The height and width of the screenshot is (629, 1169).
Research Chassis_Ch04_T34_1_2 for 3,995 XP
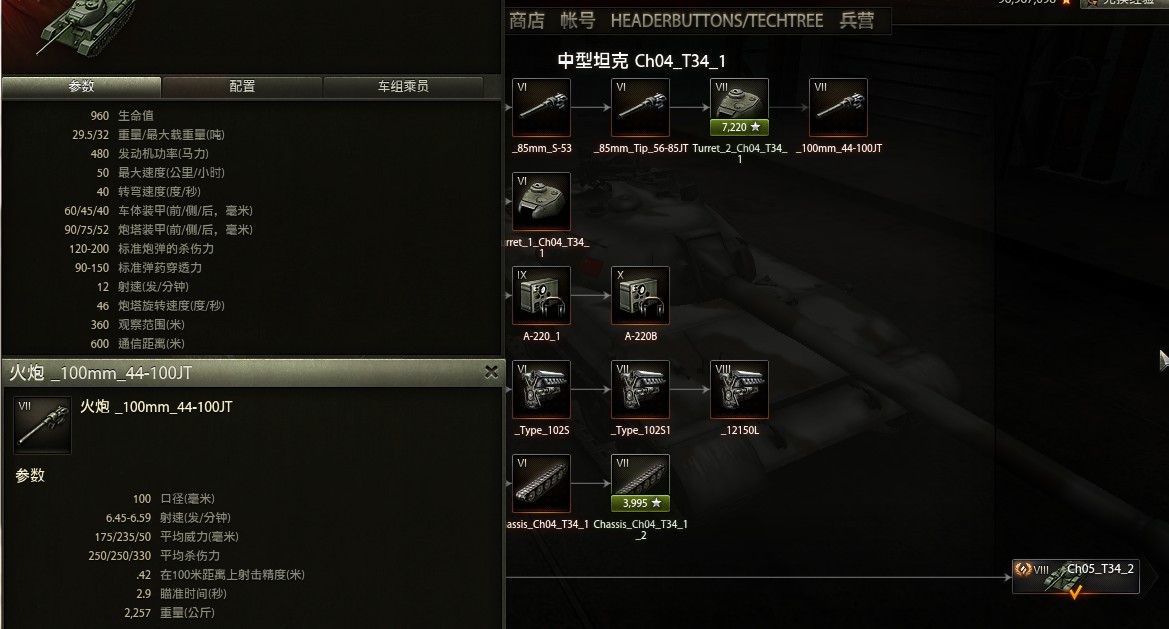640,503
